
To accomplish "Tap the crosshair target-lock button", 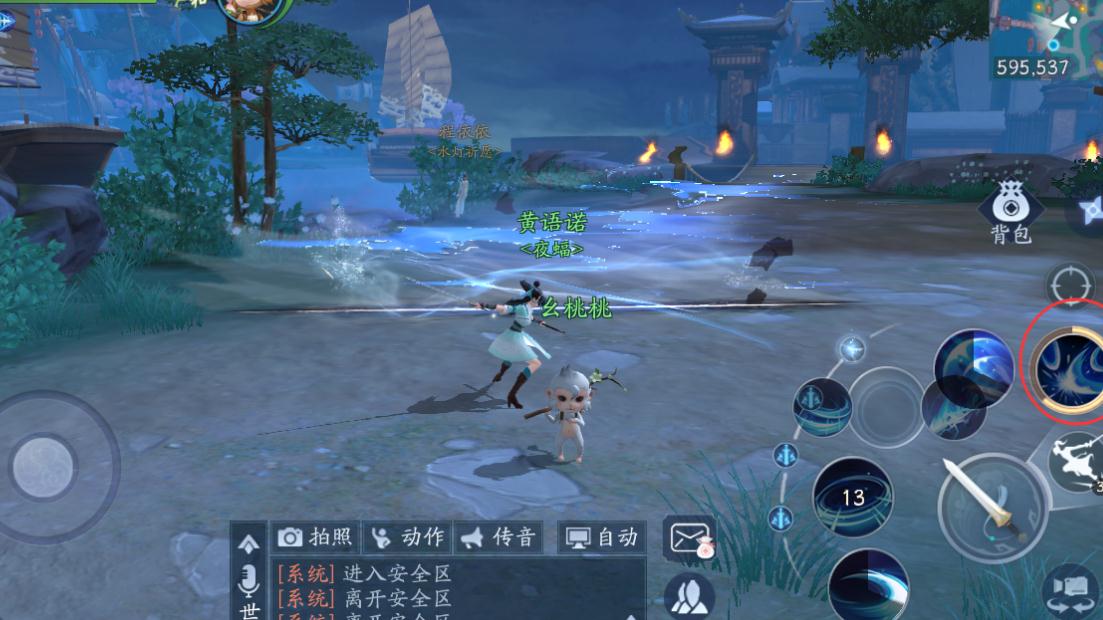I will [1070, 285].
